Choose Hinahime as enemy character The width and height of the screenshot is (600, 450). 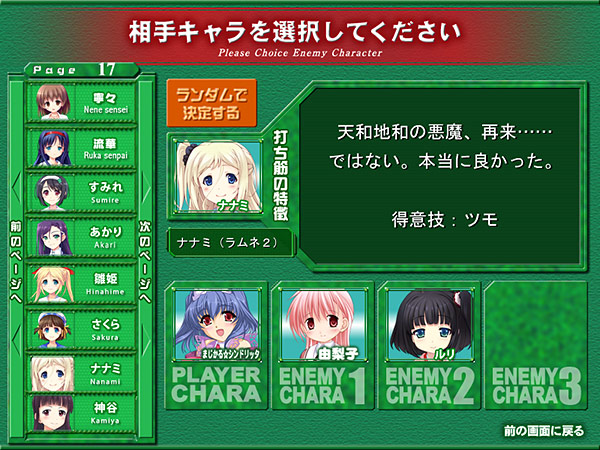pyautogui.click(x=81, y=281)
